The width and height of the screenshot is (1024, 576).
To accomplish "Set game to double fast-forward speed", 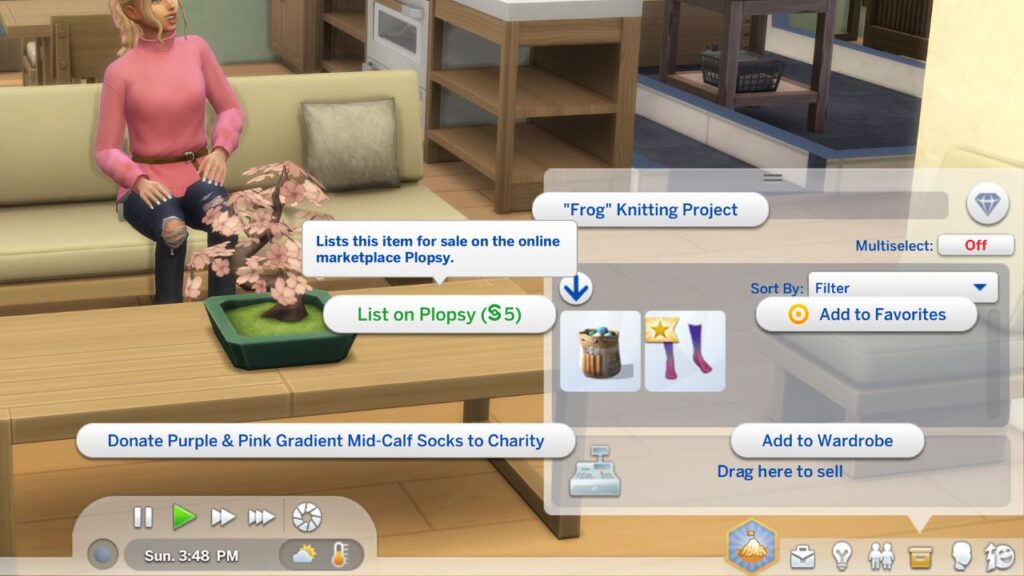I will coord(222,517).
